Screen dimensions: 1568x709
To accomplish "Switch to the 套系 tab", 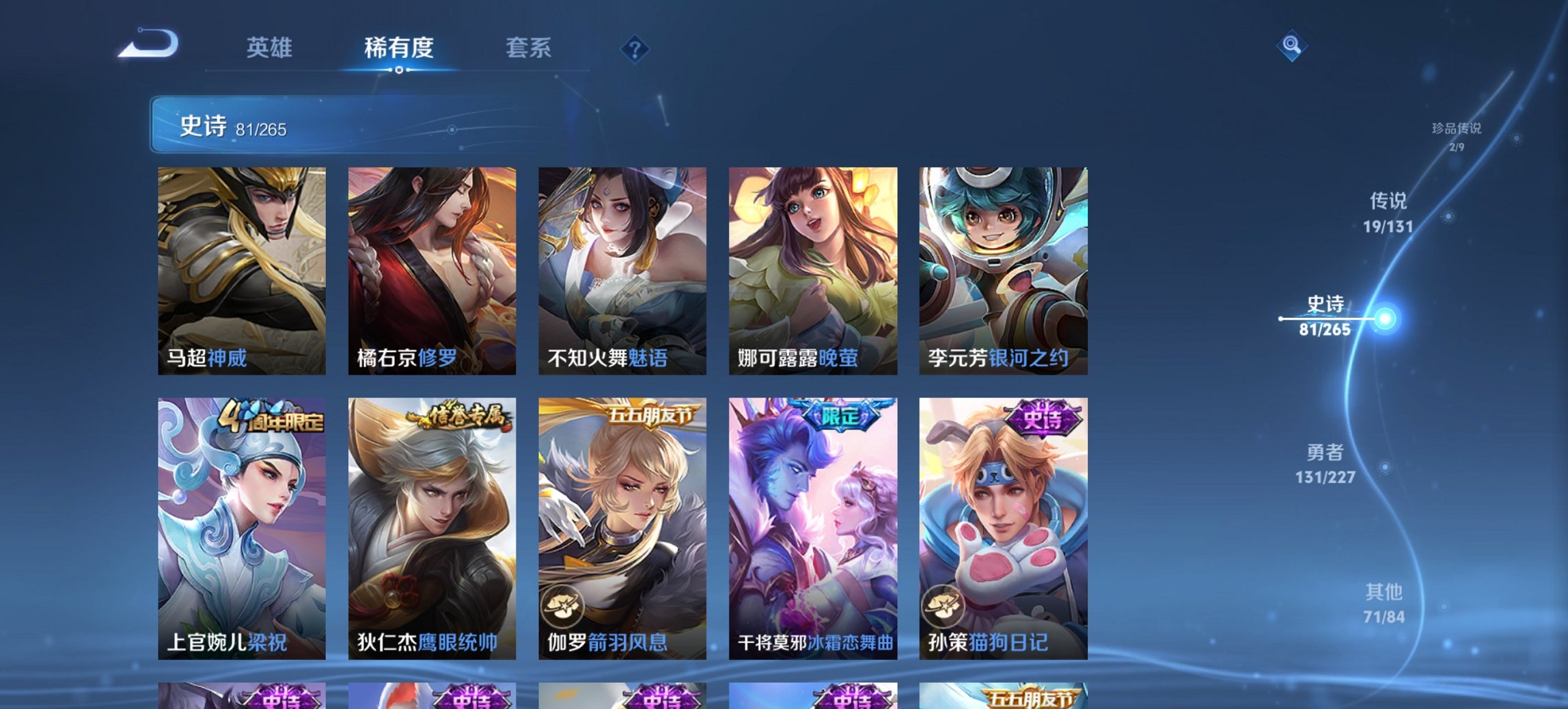I will [528, 48].
